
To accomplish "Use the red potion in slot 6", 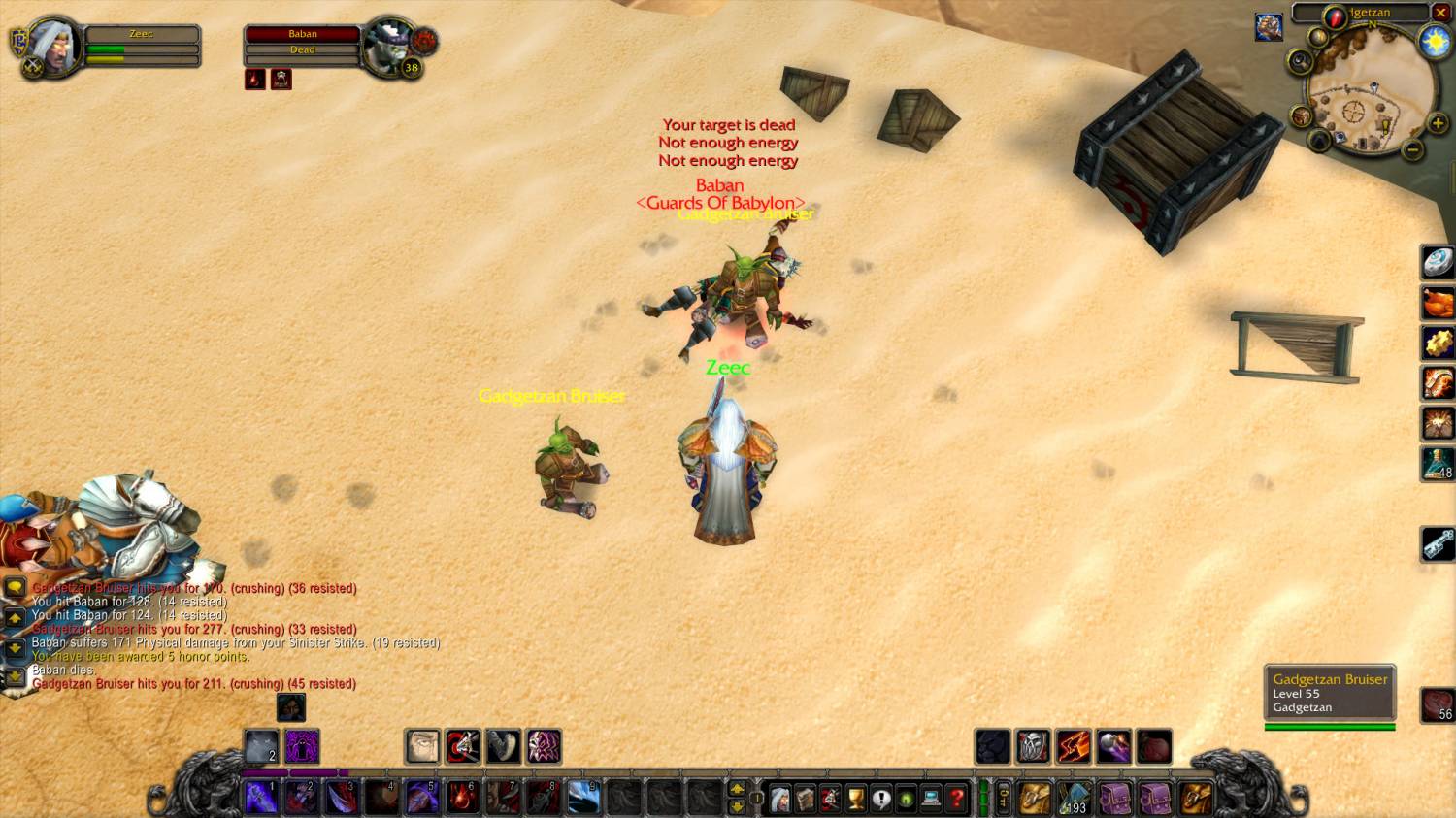I will pos(462,798).
